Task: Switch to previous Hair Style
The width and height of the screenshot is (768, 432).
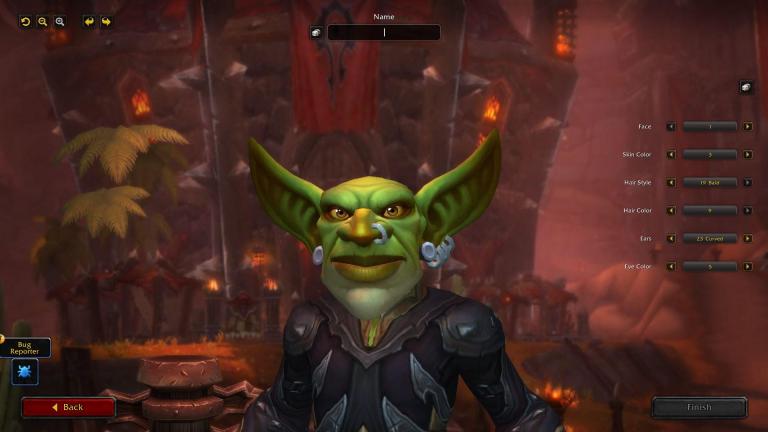Action: pos(671,182)
